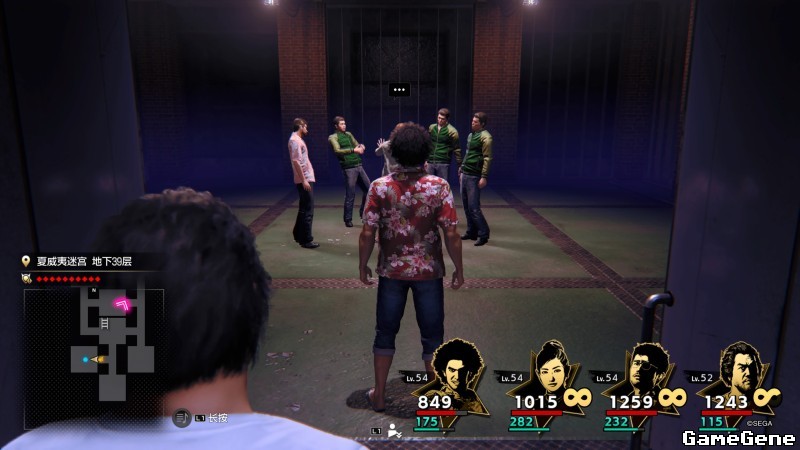Click the location pin beside the dungeon name
800x450 pixels.
(26, 262)
